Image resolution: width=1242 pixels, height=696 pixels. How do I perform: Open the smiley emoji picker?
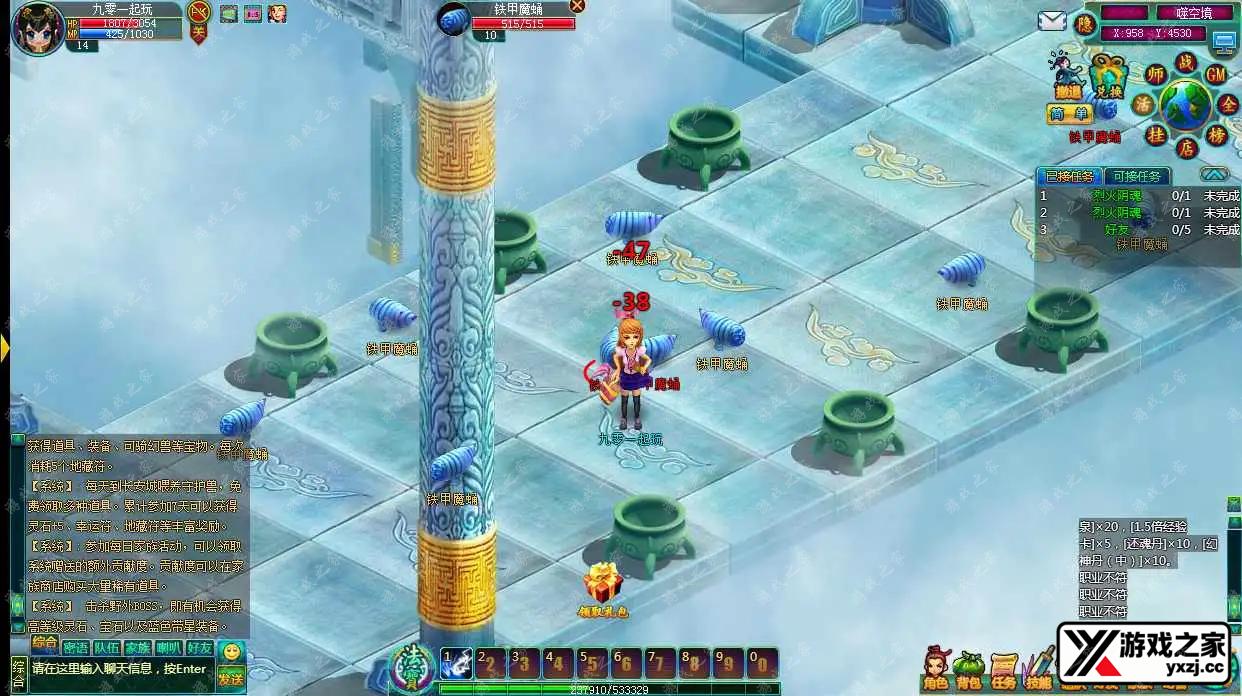pos(231,652)
